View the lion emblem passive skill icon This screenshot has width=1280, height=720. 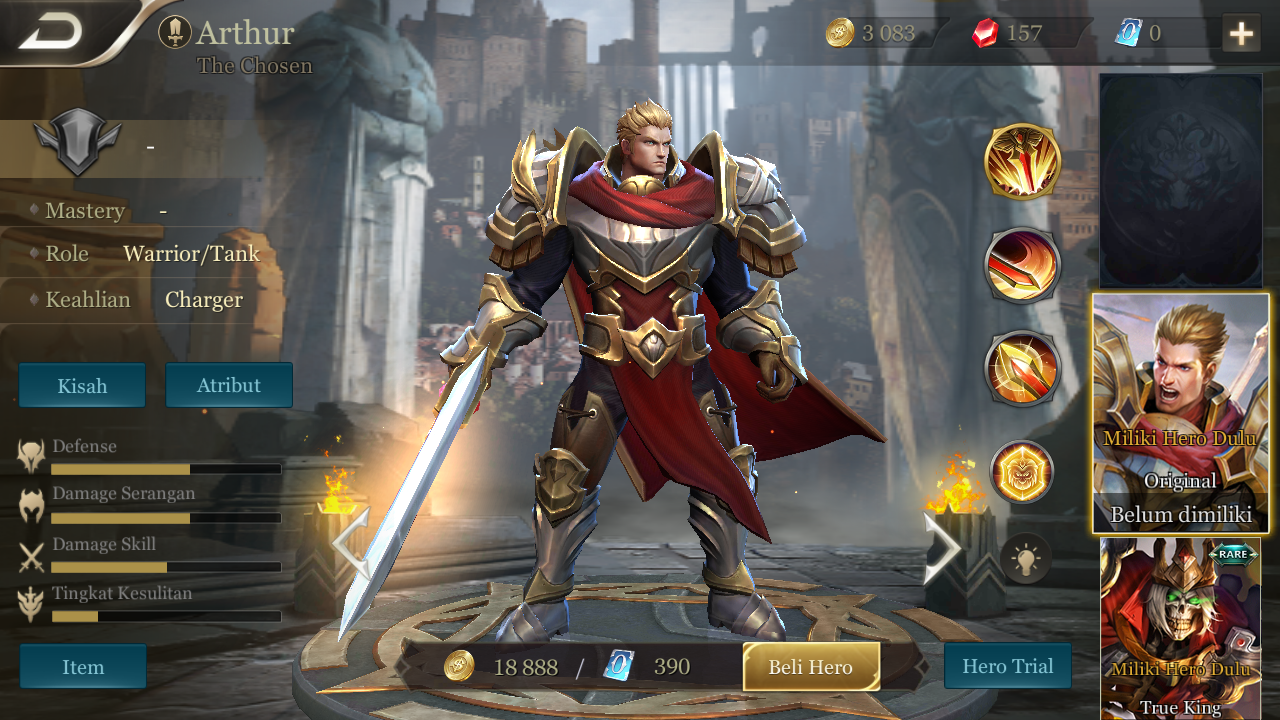(1022, 471)
